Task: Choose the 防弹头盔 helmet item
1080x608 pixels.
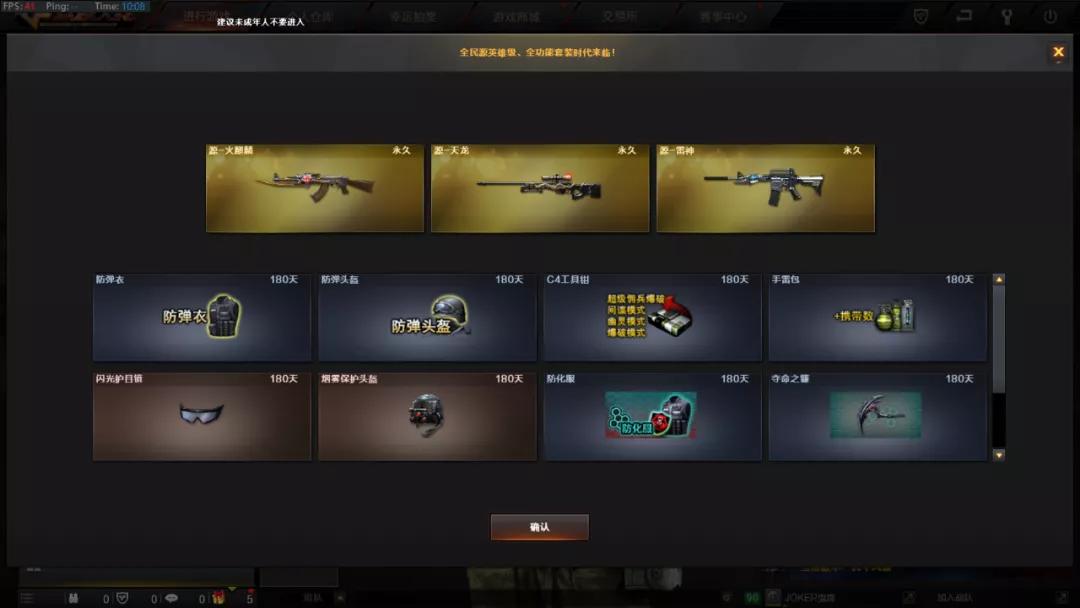Action: 427,317
